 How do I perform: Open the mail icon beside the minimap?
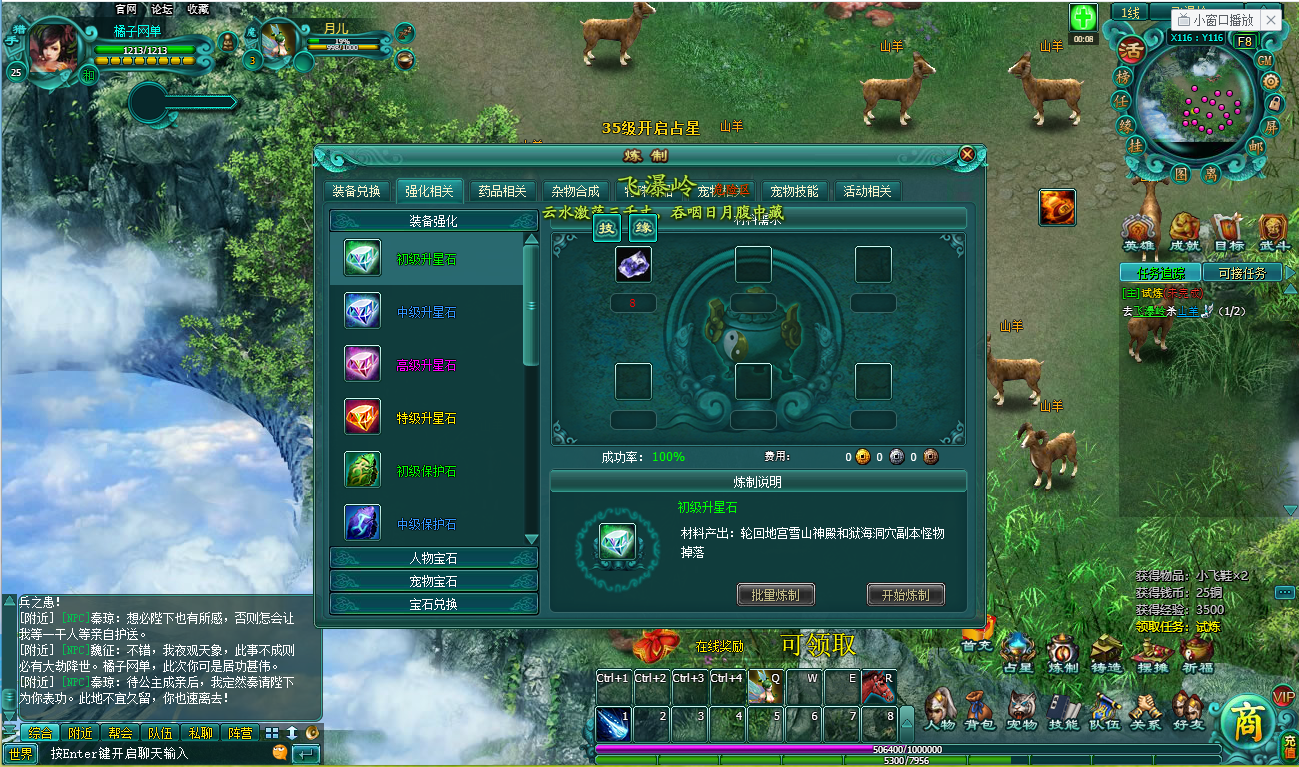point(1256,145)
